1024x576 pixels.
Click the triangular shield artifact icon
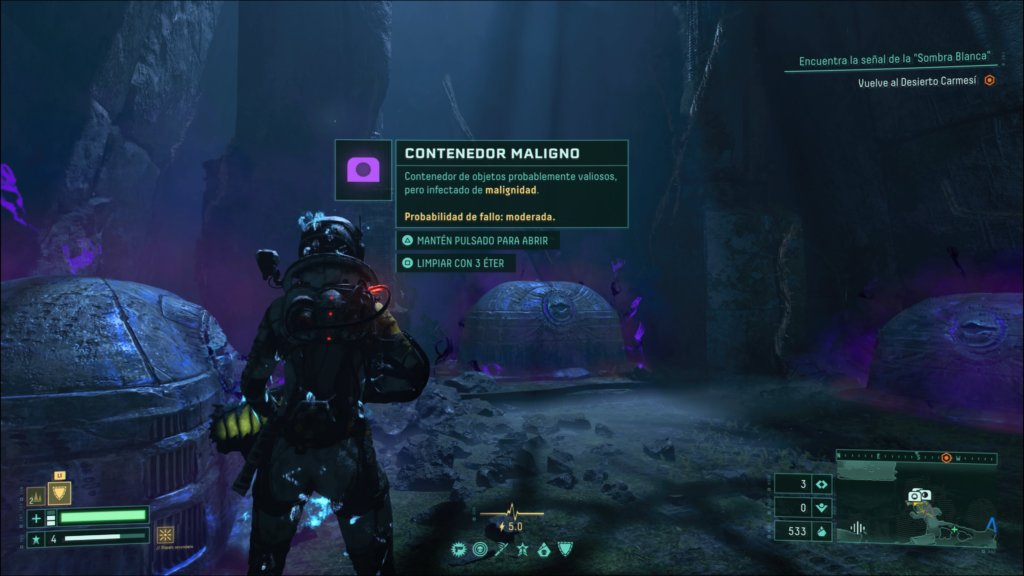(566, 549)
